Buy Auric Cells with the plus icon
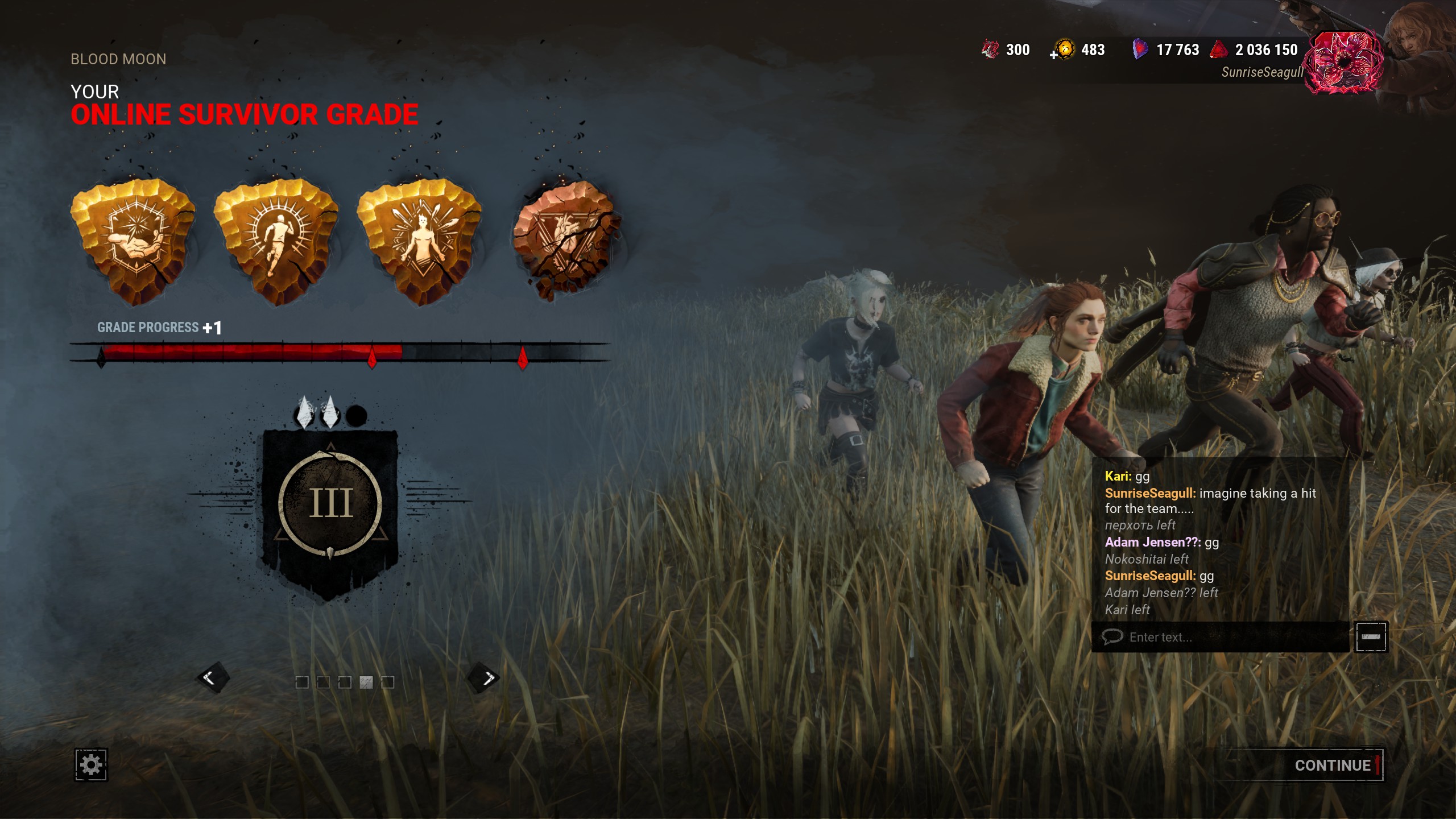This screenshot has width=1456, height=819. tap(1054, 55)
